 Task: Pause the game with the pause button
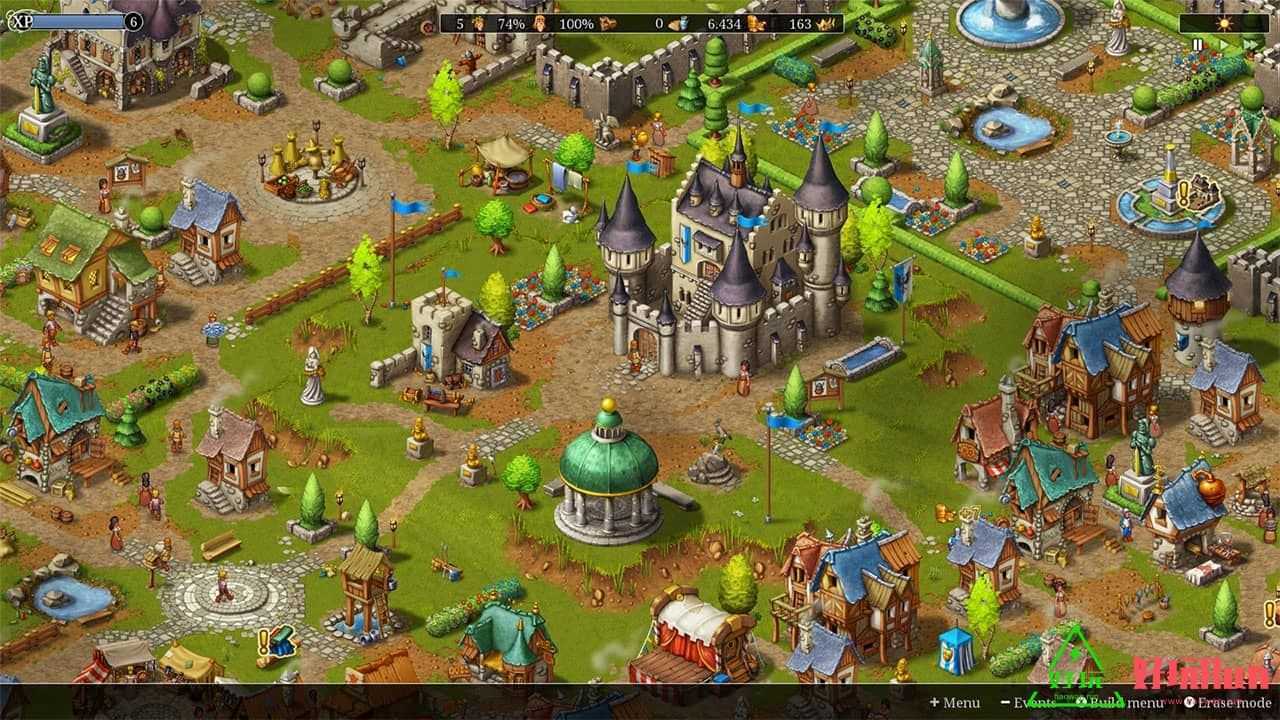[x=1198, y=45]
